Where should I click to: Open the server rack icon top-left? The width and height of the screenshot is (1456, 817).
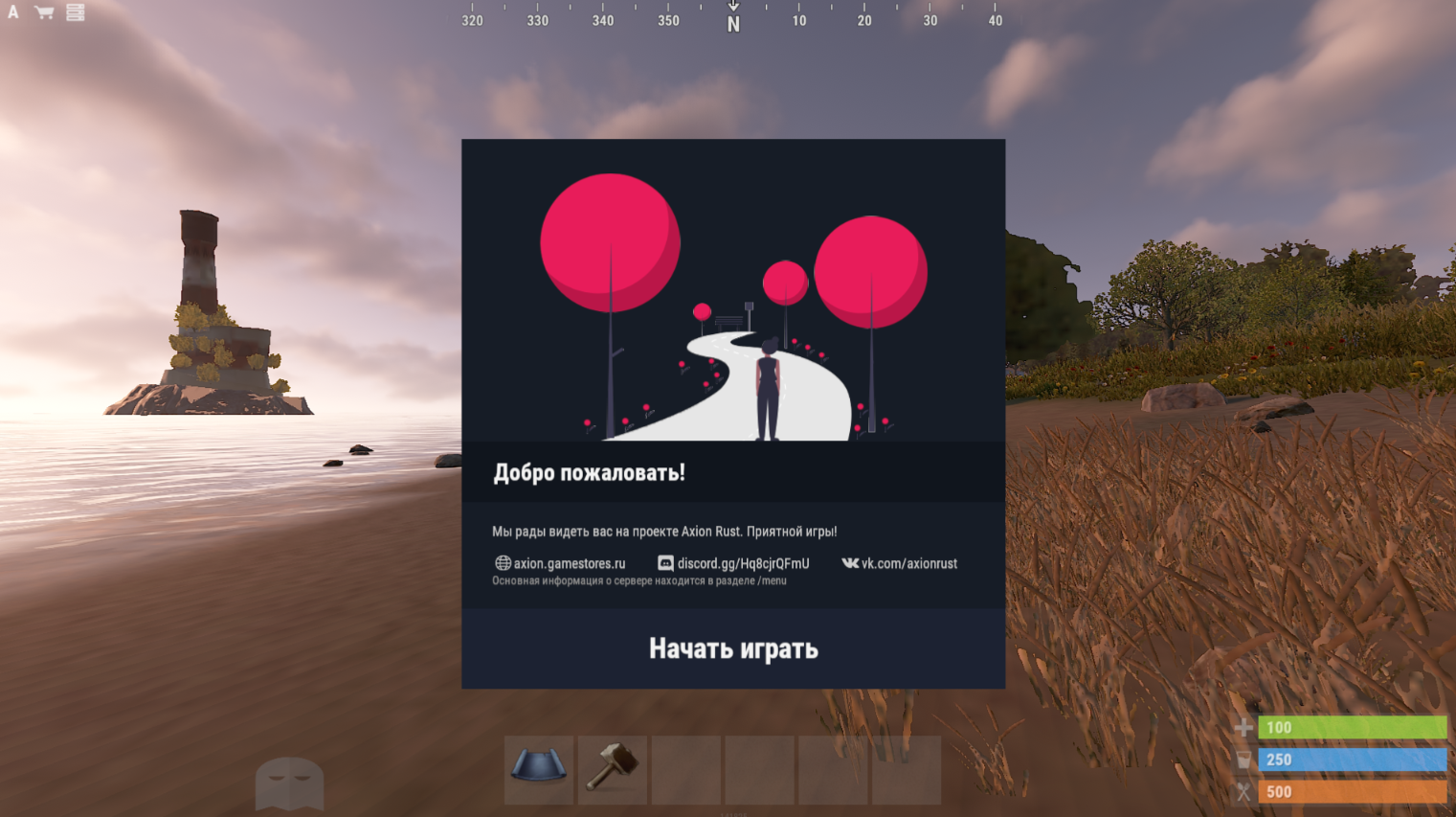74,13
